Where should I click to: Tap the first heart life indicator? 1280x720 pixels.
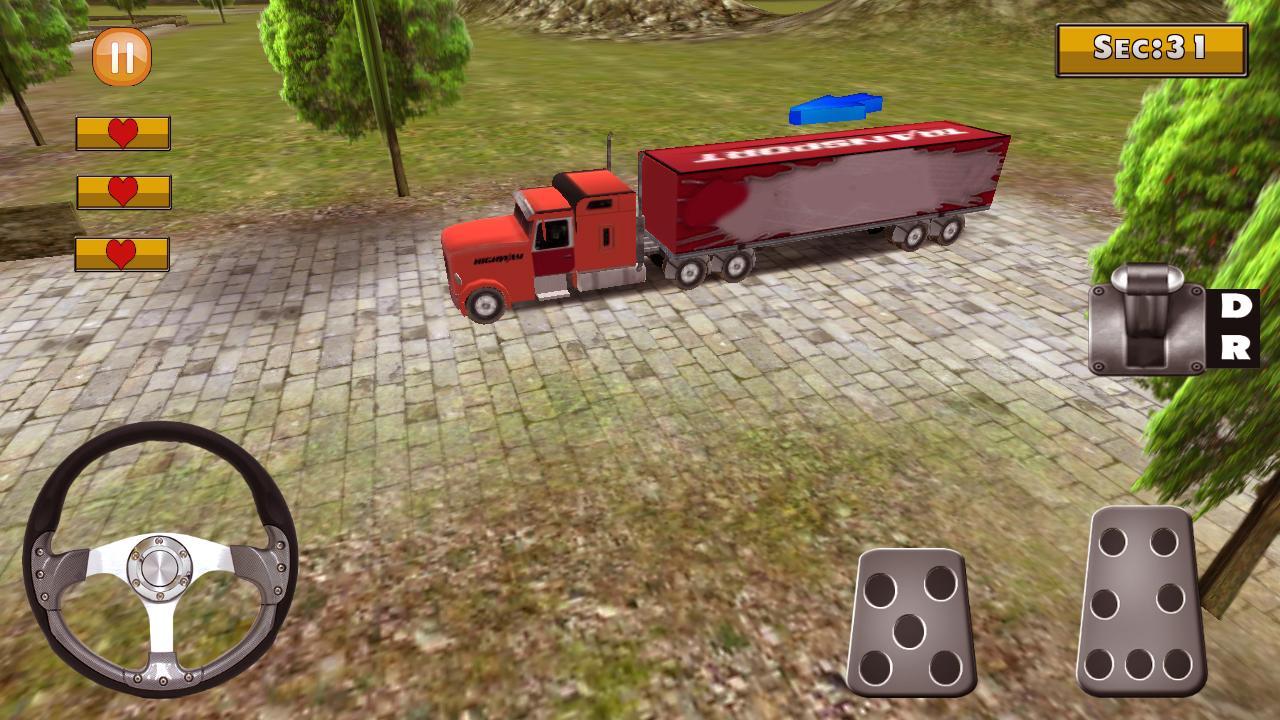[x=121, y=131]
